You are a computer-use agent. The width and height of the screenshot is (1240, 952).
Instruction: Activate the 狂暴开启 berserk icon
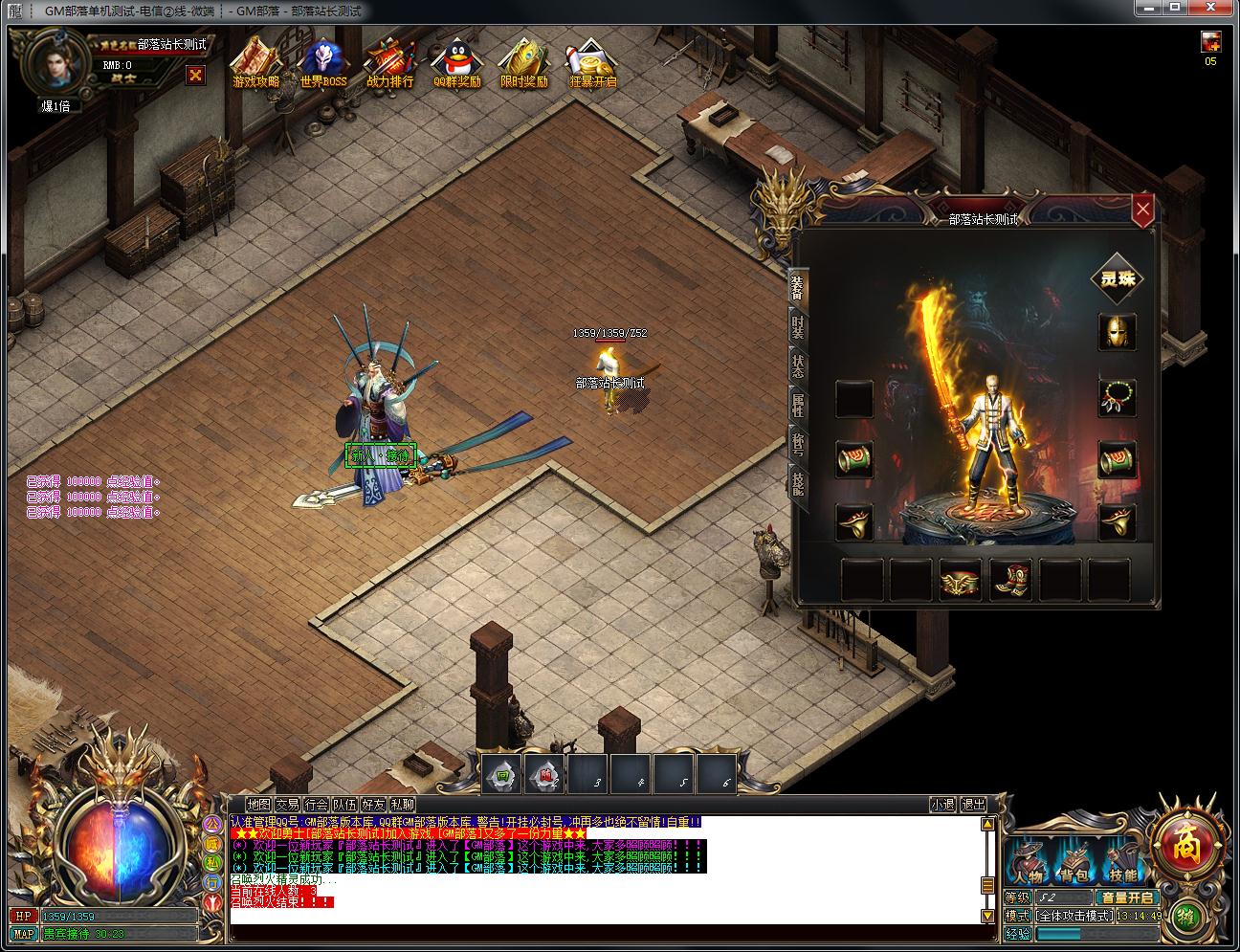pos(592,63)
